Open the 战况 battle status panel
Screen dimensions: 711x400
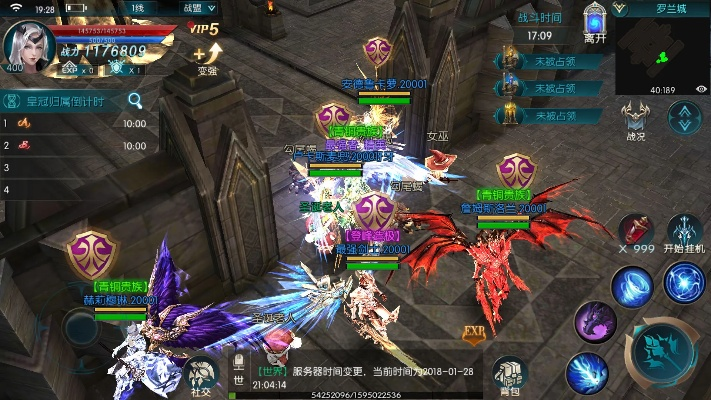pos(636,118)
